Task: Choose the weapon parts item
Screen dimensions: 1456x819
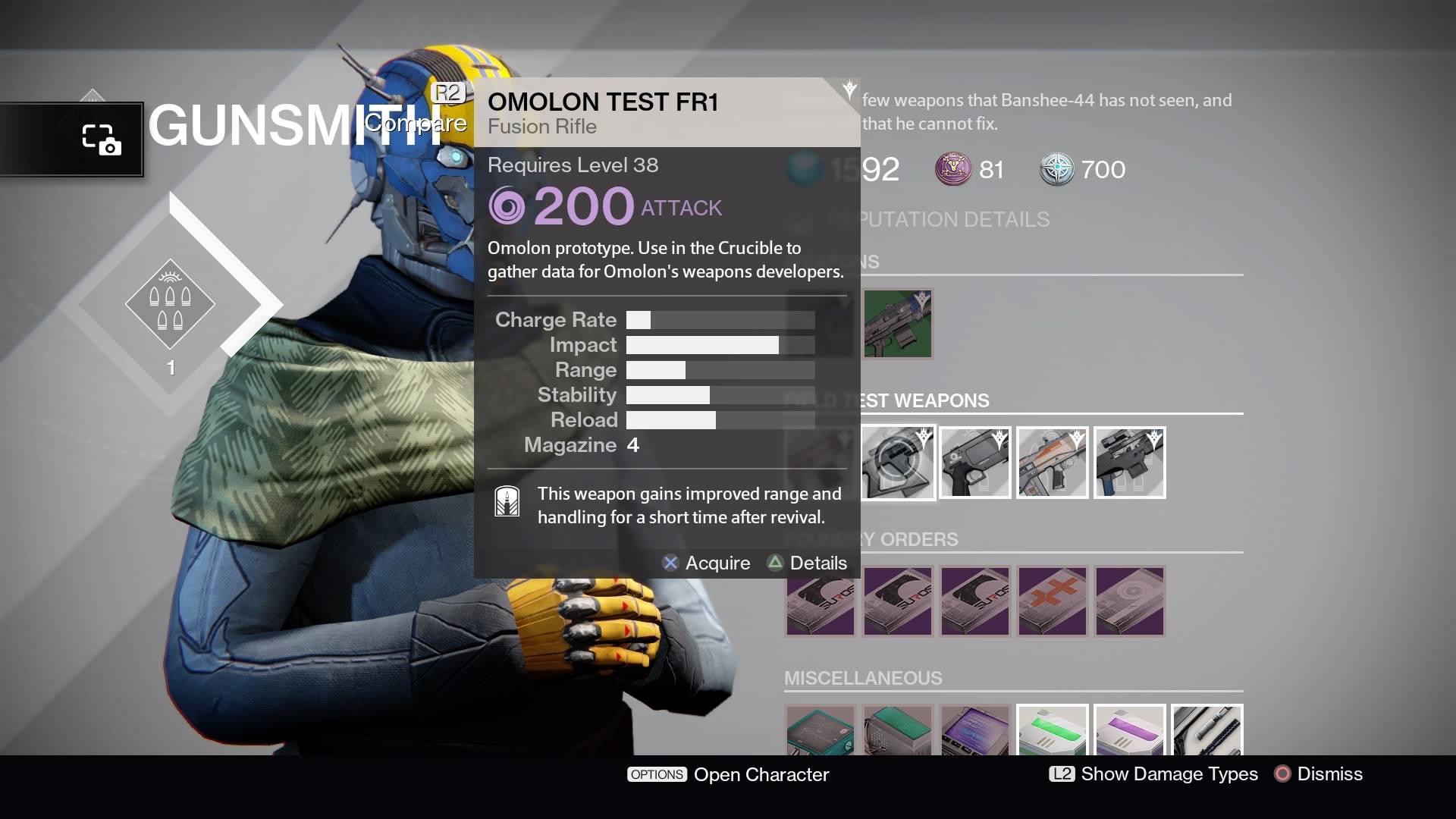Action: pos(1207,731)
